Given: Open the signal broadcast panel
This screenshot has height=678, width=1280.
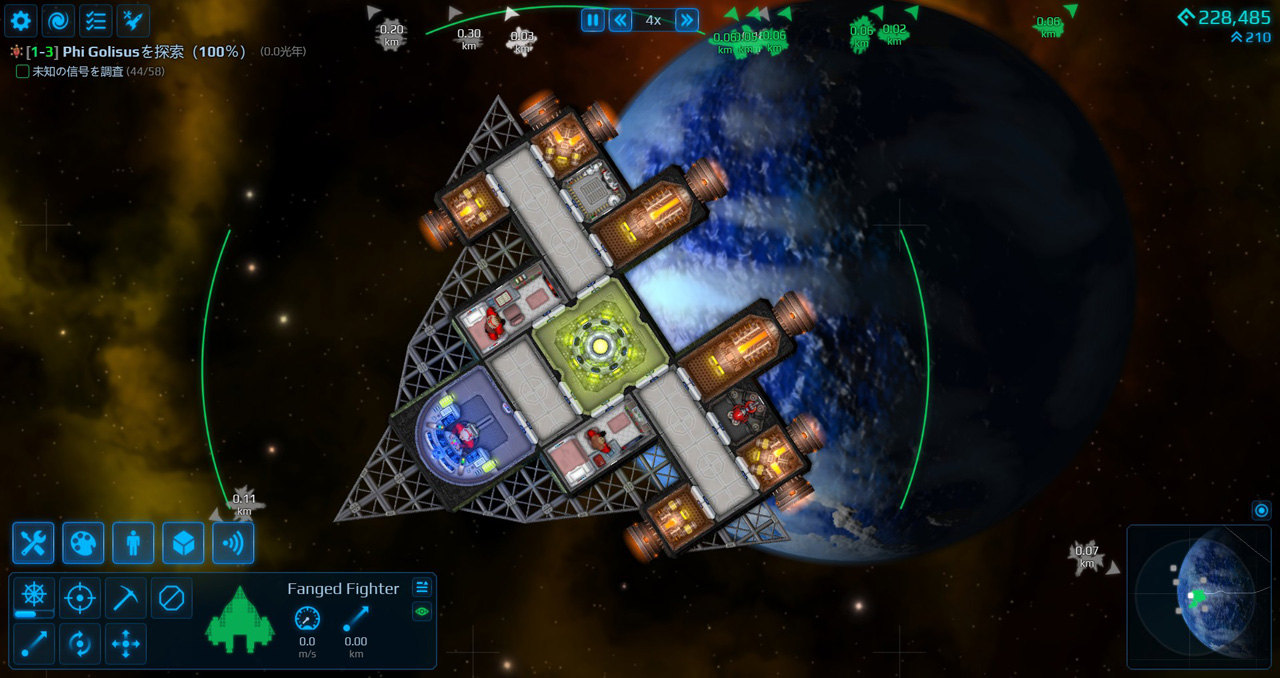Looking at the screenshot, I should click(x=233, y=543).
